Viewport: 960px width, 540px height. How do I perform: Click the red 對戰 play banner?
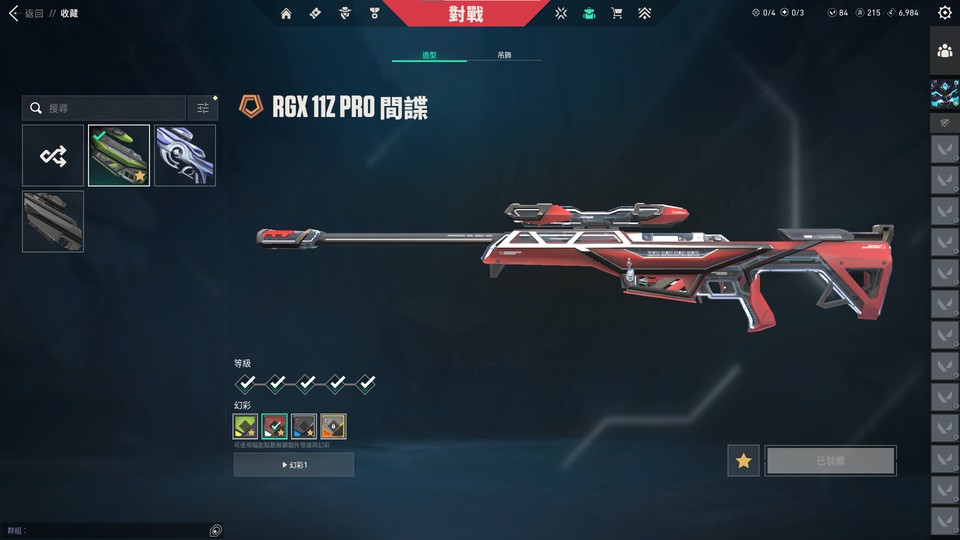point(466,13)
